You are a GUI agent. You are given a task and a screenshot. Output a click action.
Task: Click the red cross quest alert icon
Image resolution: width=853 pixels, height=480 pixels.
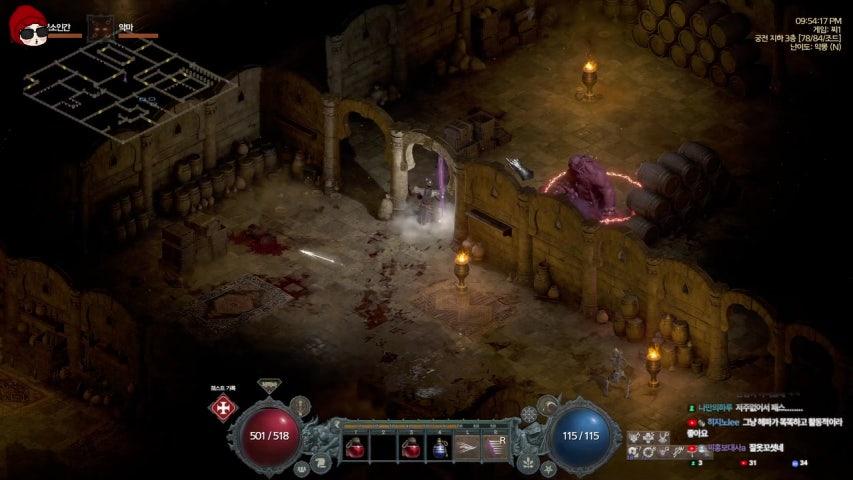pos(222,408)
